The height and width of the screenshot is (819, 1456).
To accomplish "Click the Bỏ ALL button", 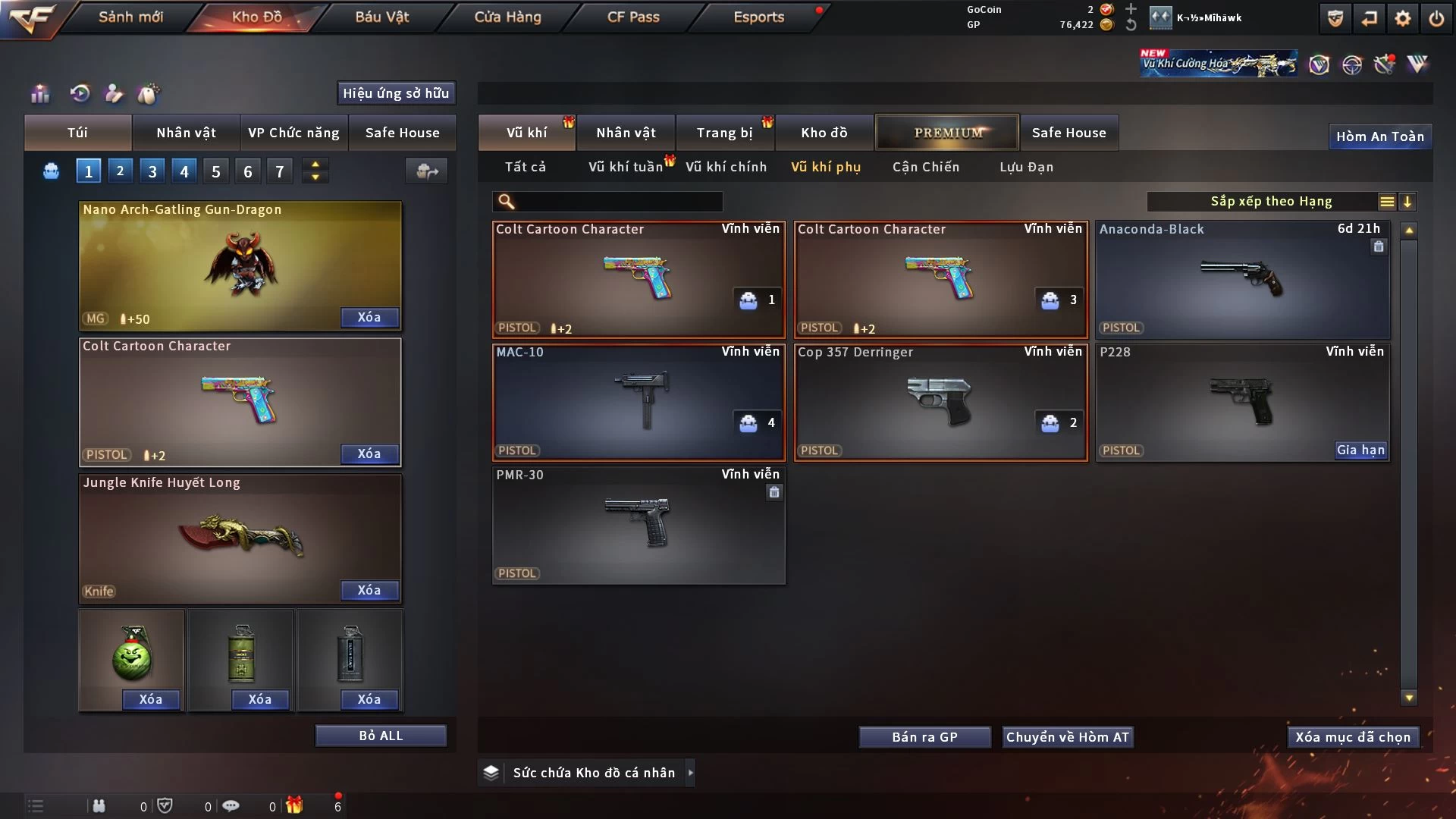I will pyautogui.click(x=381, y=736).
